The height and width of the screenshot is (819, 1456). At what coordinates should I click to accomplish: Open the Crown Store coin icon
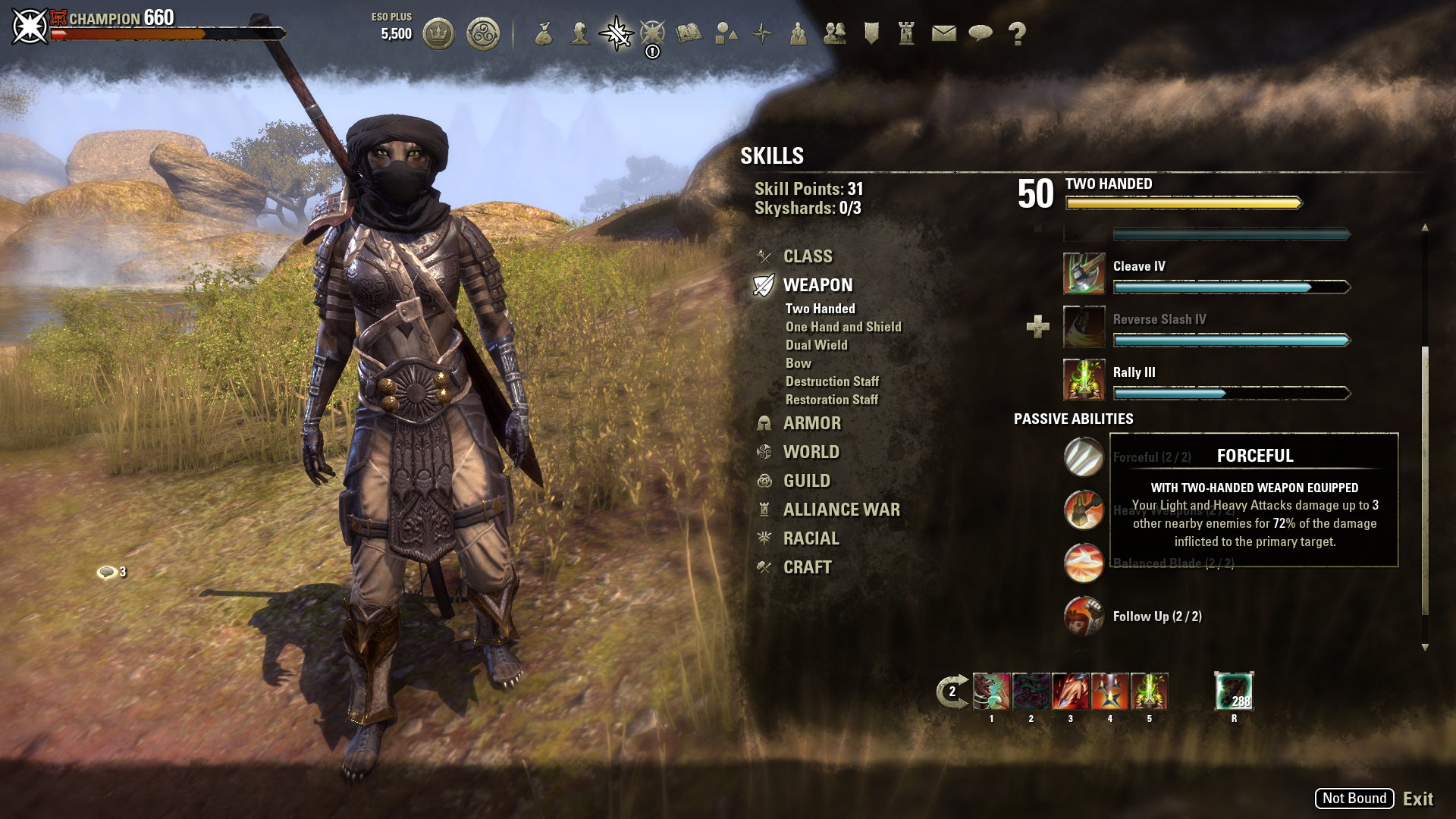coord(438,33)
